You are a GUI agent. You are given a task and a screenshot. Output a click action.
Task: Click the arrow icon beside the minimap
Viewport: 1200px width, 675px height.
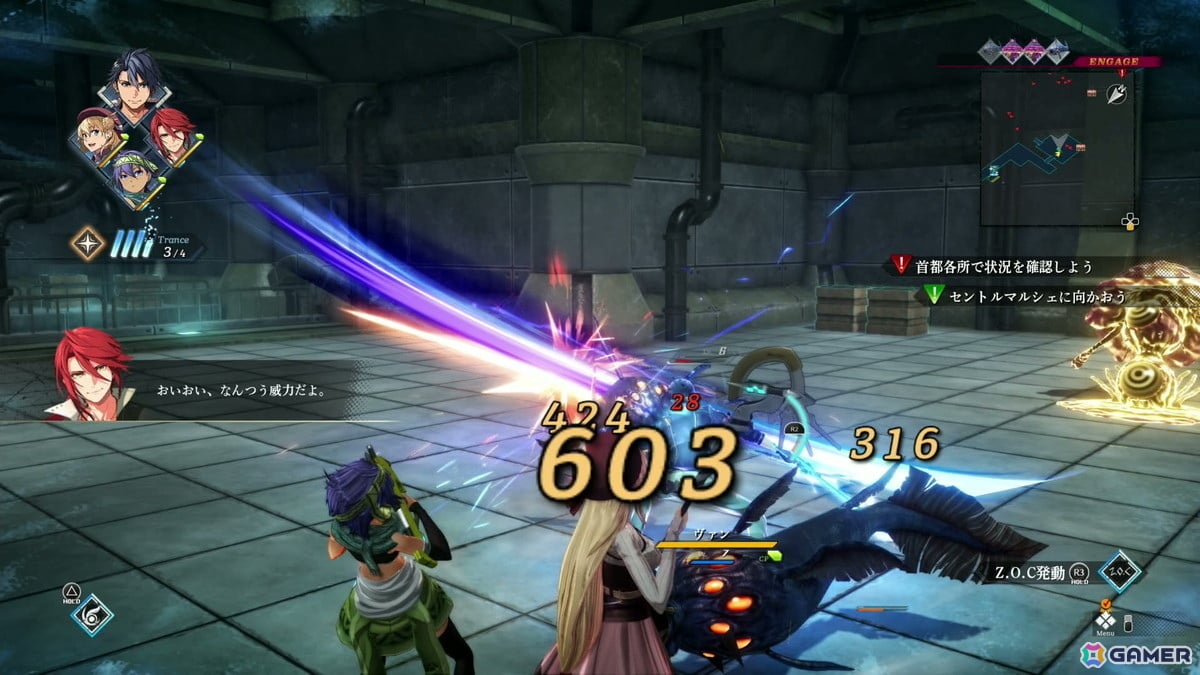coord(1117,95)
